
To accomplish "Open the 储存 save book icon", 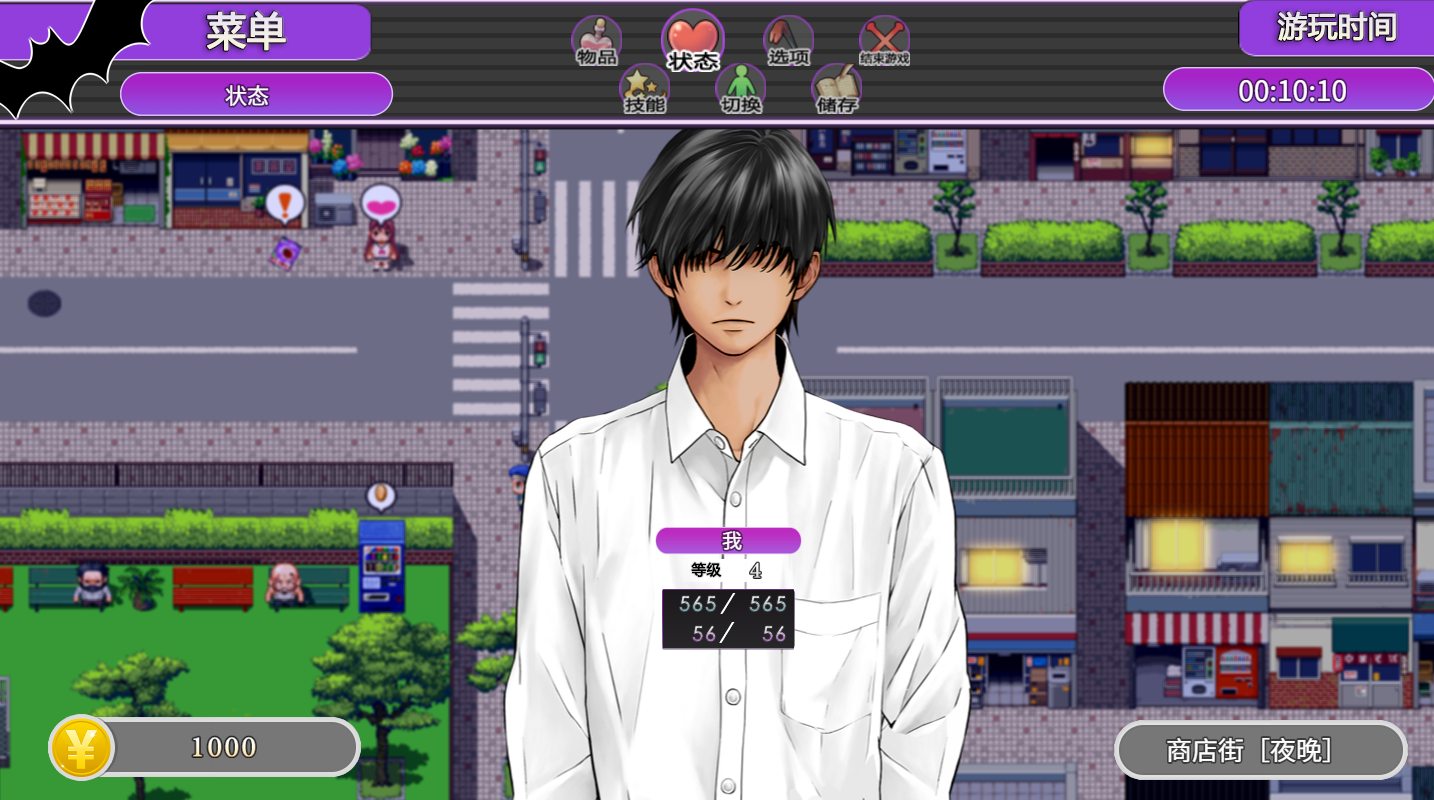I will (x=836, y=89).
